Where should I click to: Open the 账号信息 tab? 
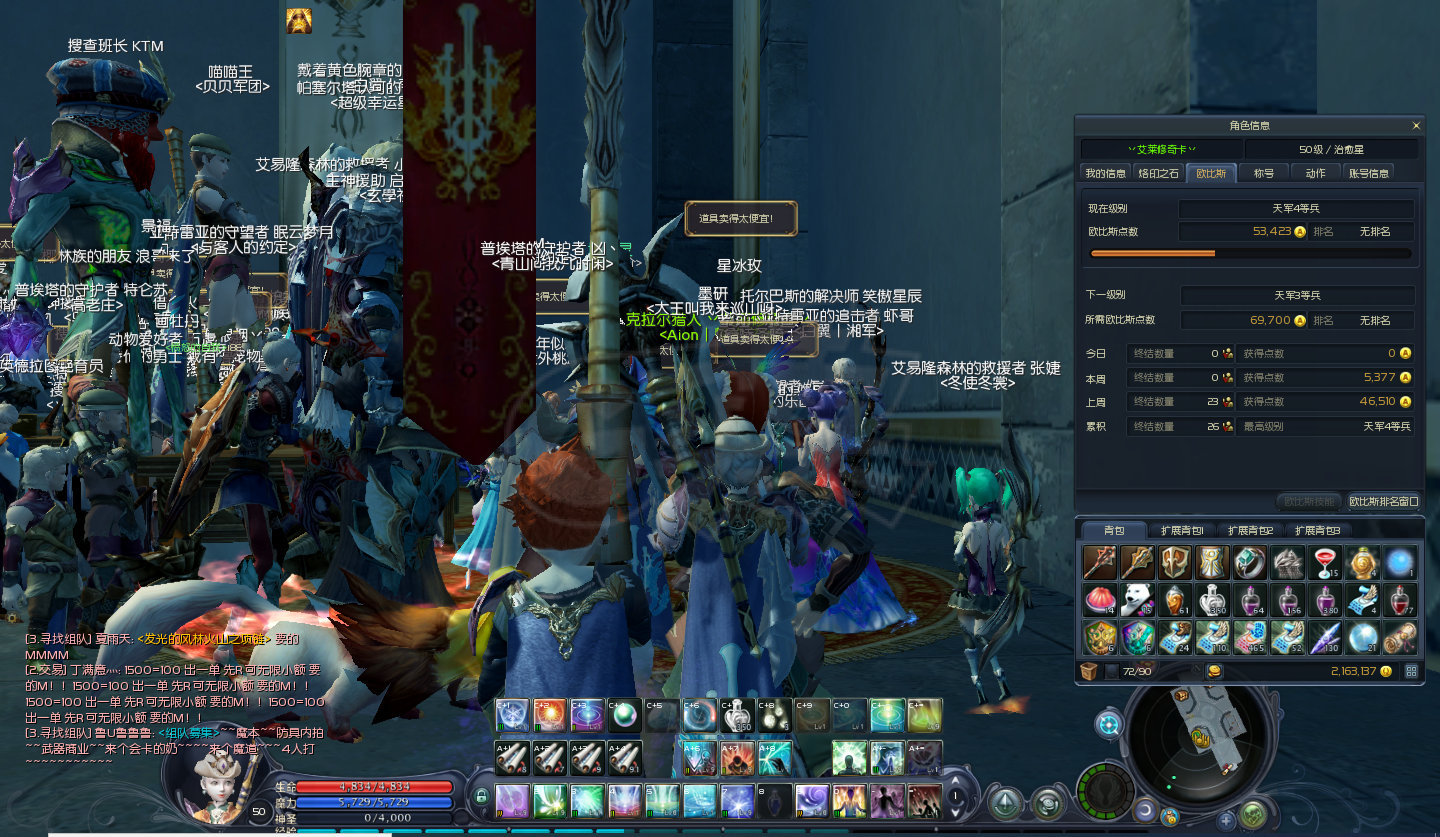click(1368, 173)
